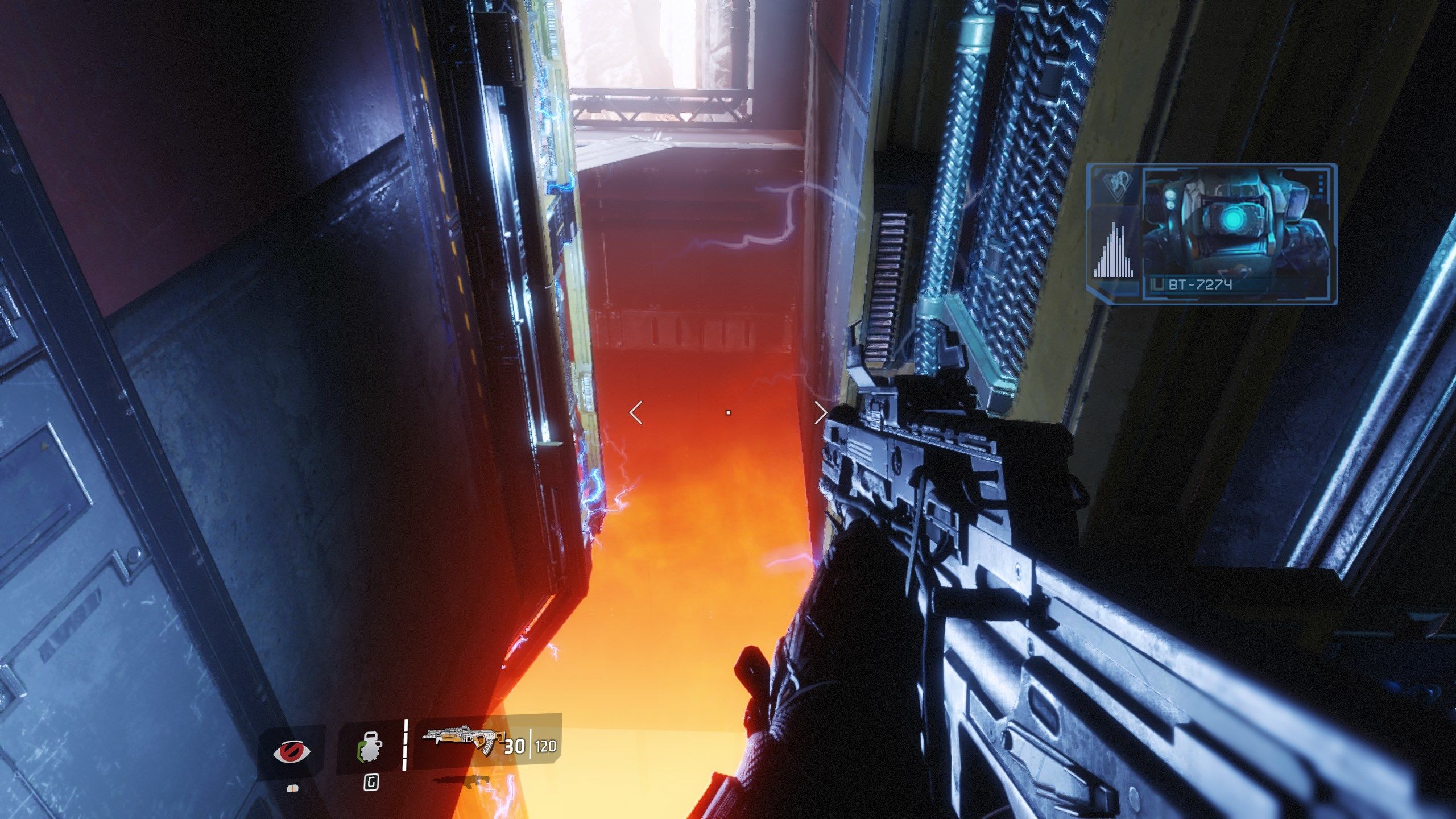The height and width of the screenshot is (819, 1456).
Task: Expand the left crosshair chevron
Action: (x=637, y=413)
